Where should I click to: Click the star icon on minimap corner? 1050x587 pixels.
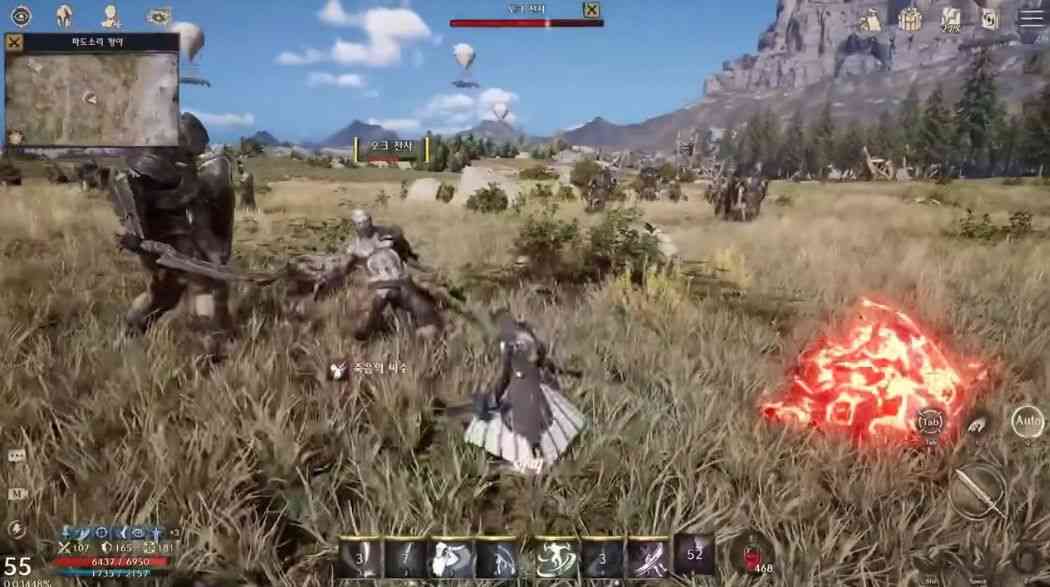[14, 137]
